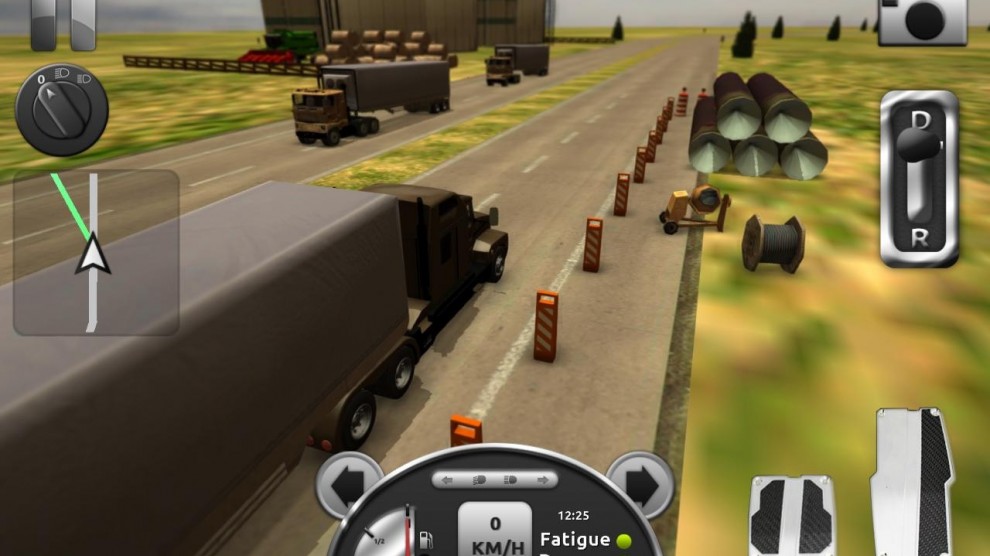
Task: Activate the right turn signal arrow
Action: click(640, 485)
